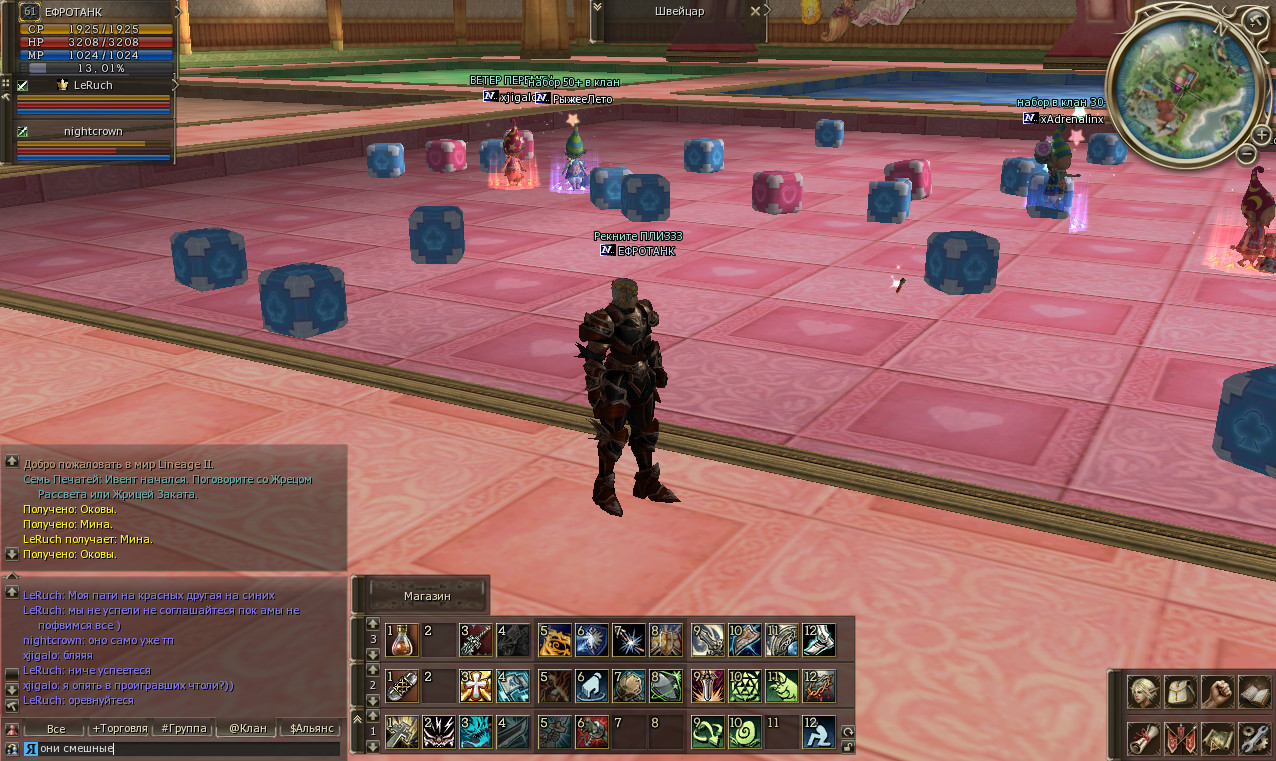The width and height of the screenshot is (1276, 761).
Task: Open the actions fist icon
Action: pyautogui.click(x=1217, y=692)
